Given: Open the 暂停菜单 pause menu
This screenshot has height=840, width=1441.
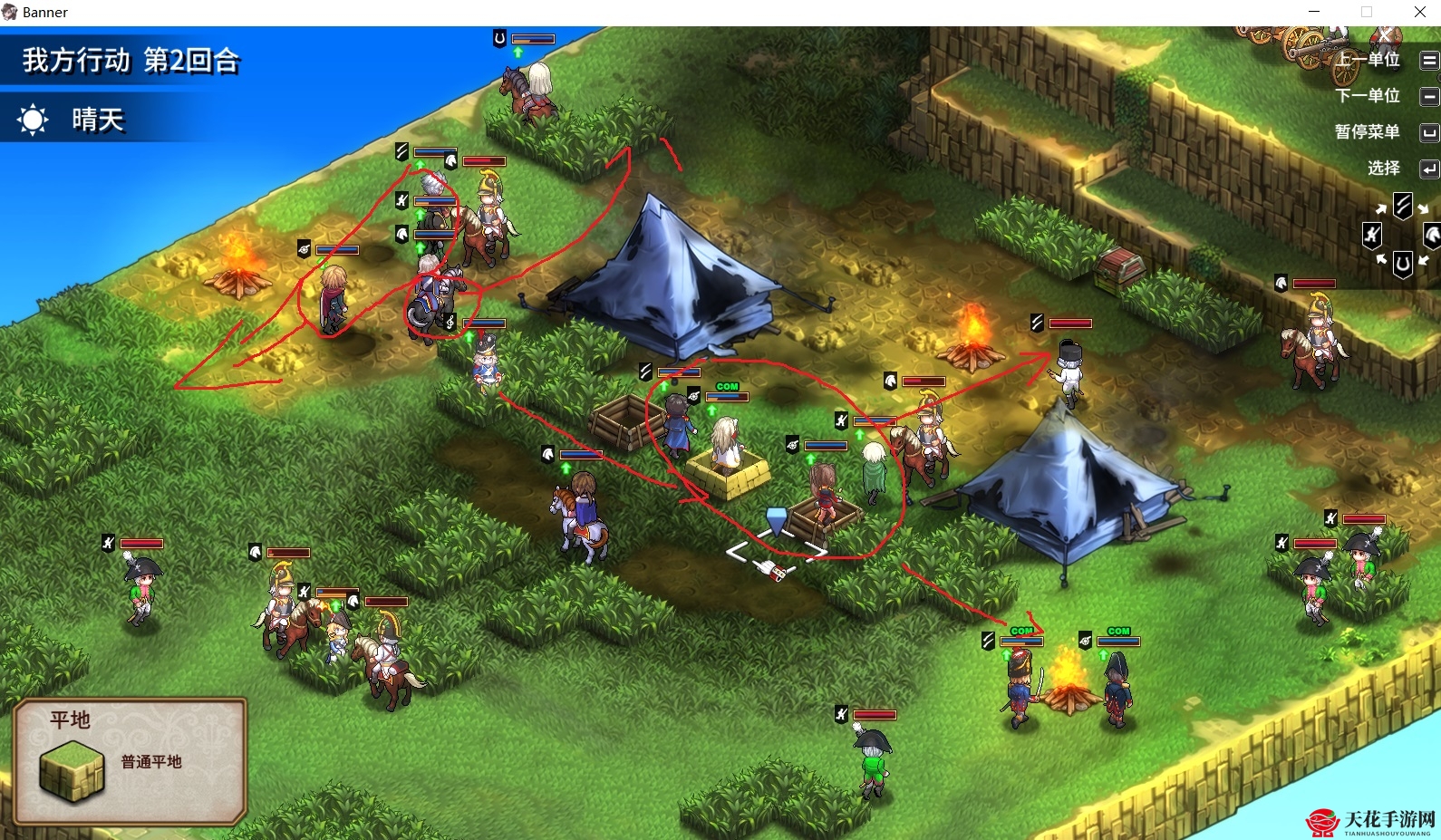Looking at the screenshot, I should (x=1368, y=132).
